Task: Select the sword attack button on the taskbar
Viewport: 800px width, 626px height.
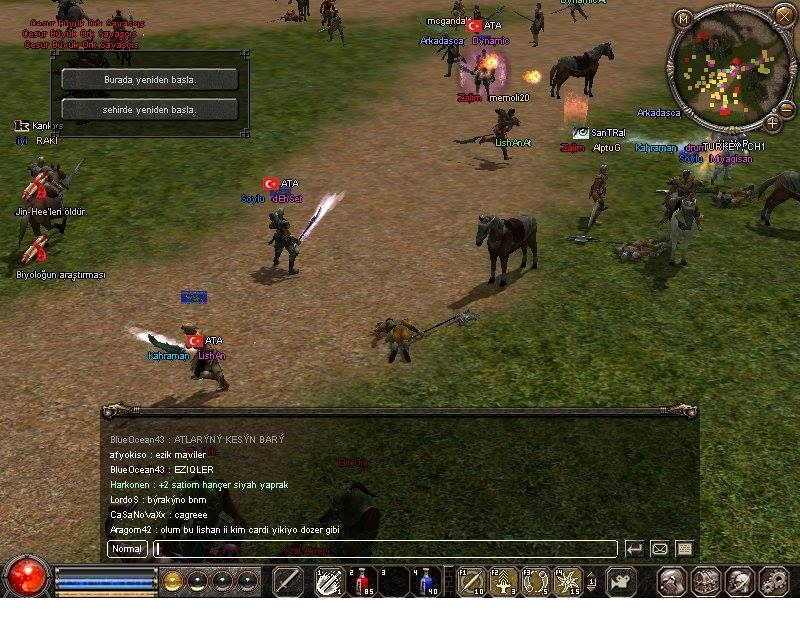Action: click(x=288, y=581)
